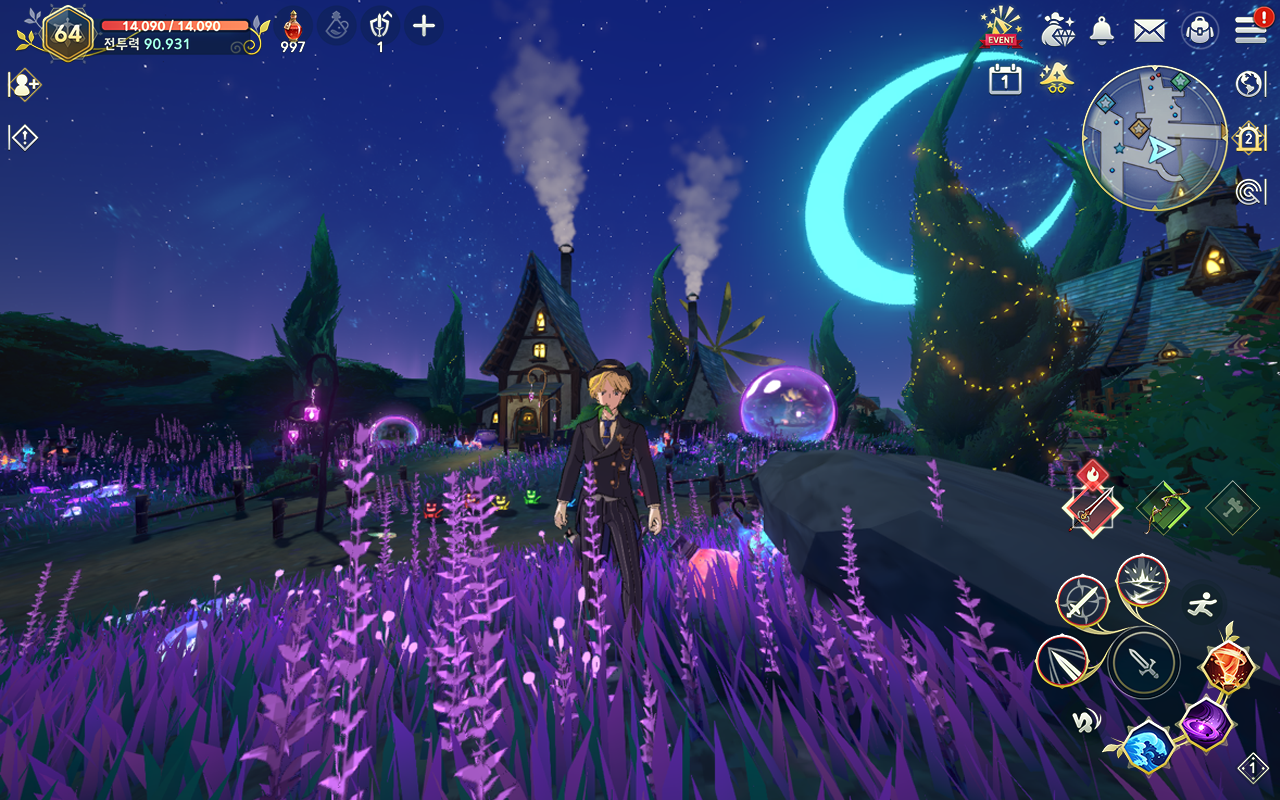Switch to the bow weapon slot

1163,508
